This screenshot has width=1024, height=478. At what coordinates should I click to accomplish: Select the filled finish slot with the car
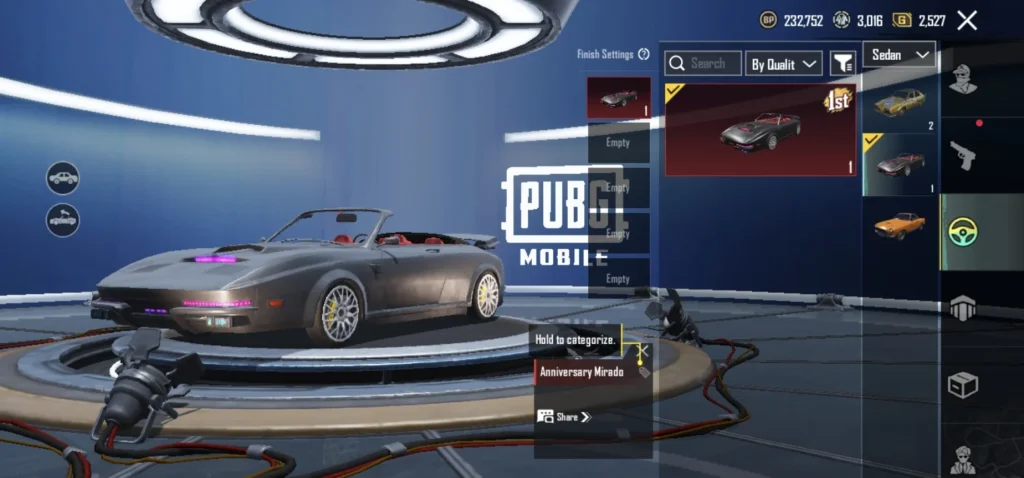pos(618,98)
